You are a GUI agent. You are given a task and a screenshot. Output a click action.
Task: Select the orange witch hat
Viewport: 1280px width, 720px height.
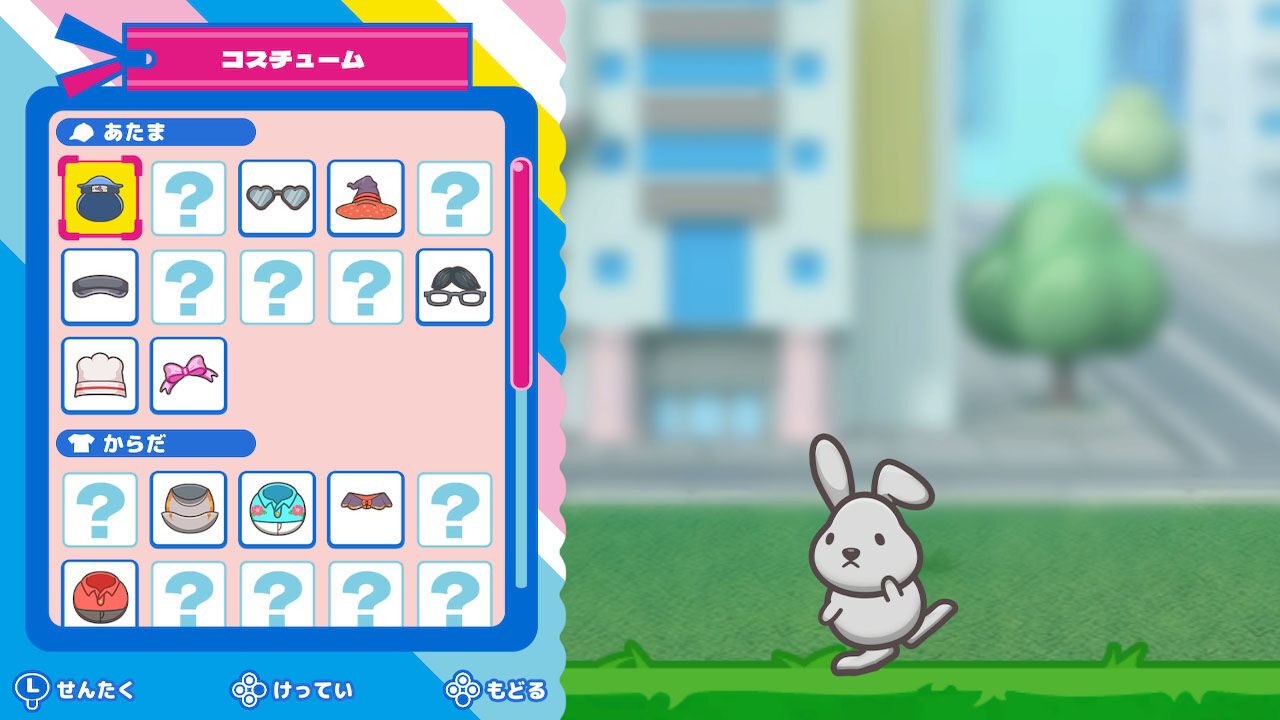click(x=365, y=198)
